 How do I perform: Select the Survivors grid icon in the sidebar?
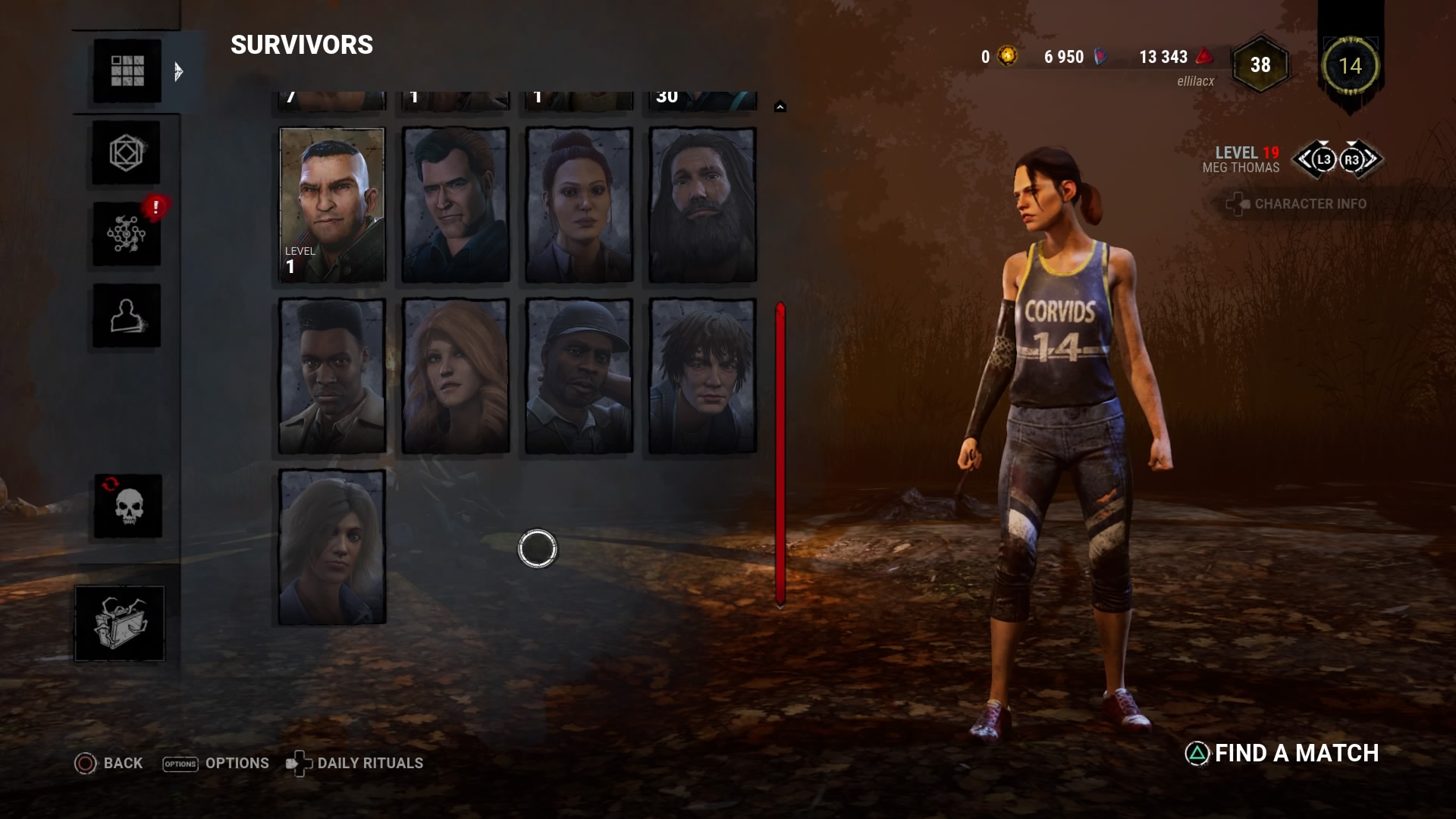126,71
